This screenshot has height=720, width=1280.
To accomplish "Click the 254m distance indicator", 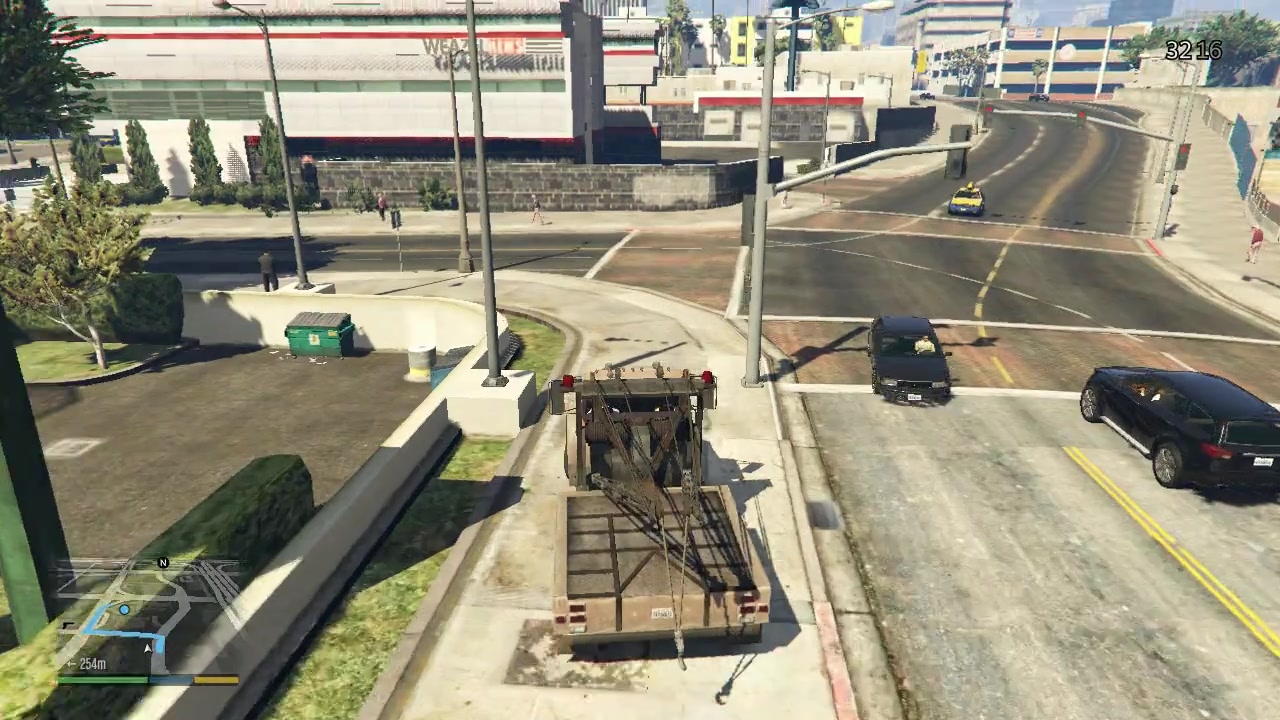I will click(91, 663).
